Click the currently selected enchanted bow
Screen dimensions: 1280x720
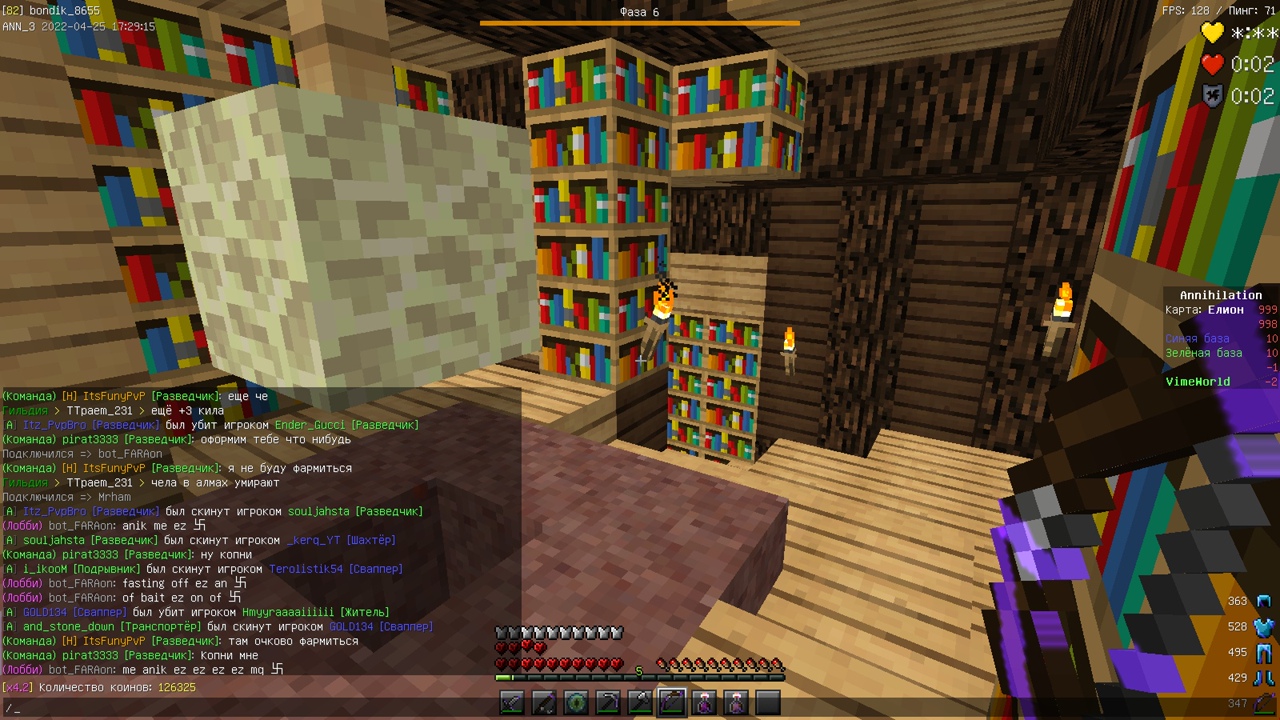coord(673,702)
